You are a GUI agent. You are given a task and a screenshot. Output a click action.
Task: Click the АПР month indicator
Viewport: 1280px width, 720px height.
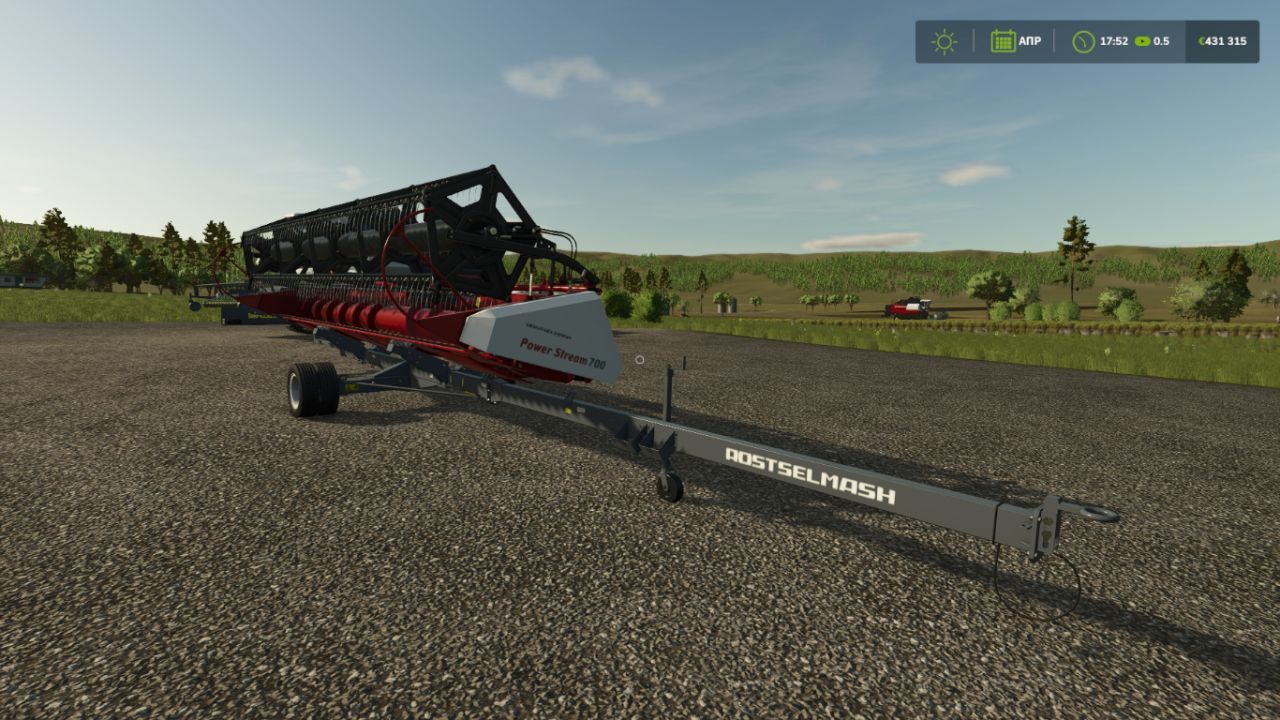[x=1029, y=42]
